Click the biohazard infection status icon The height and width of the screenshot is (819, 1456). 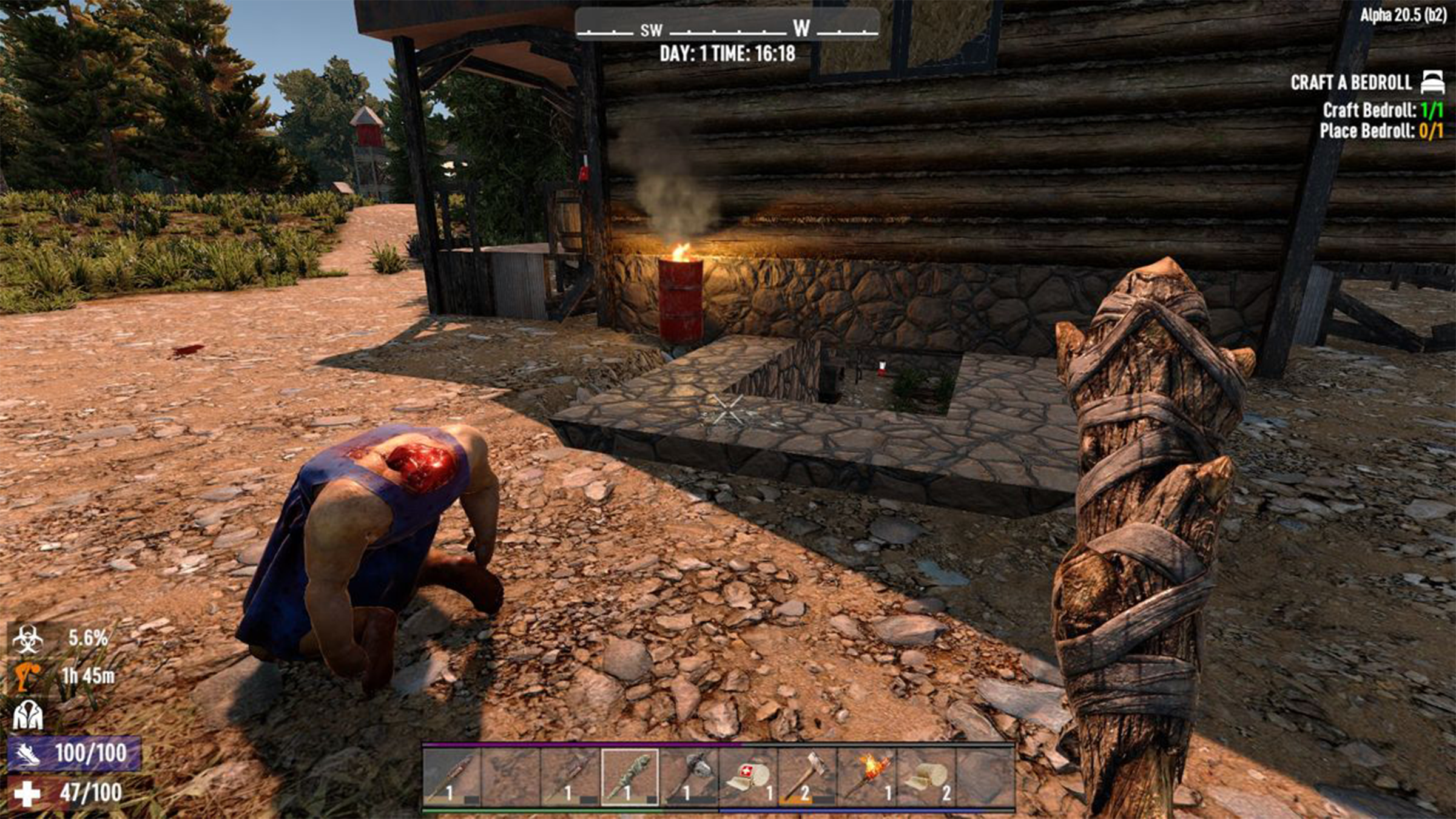click(28, 639)
